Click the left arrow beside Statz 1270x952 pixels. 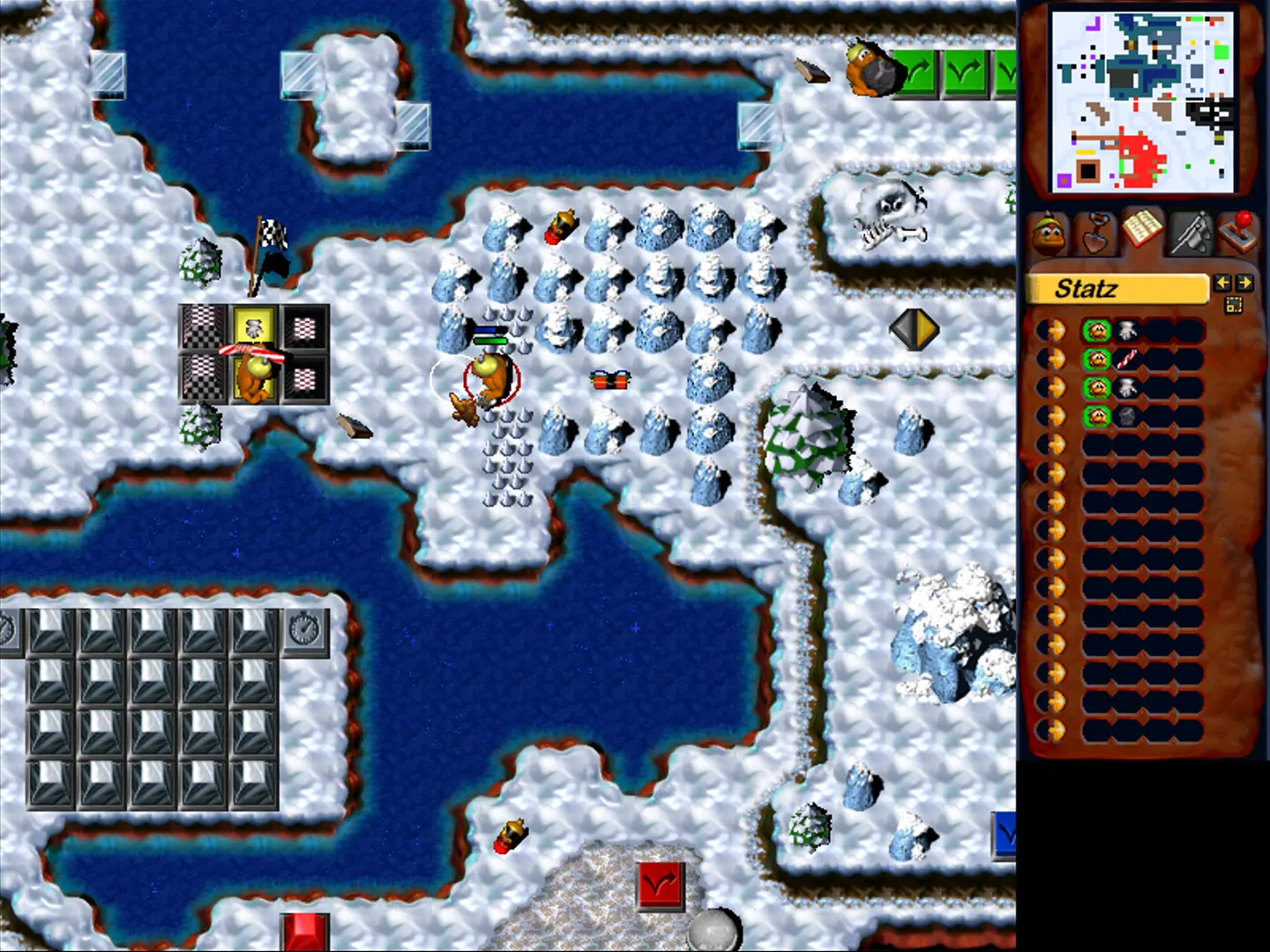[x=1221, y=283]
